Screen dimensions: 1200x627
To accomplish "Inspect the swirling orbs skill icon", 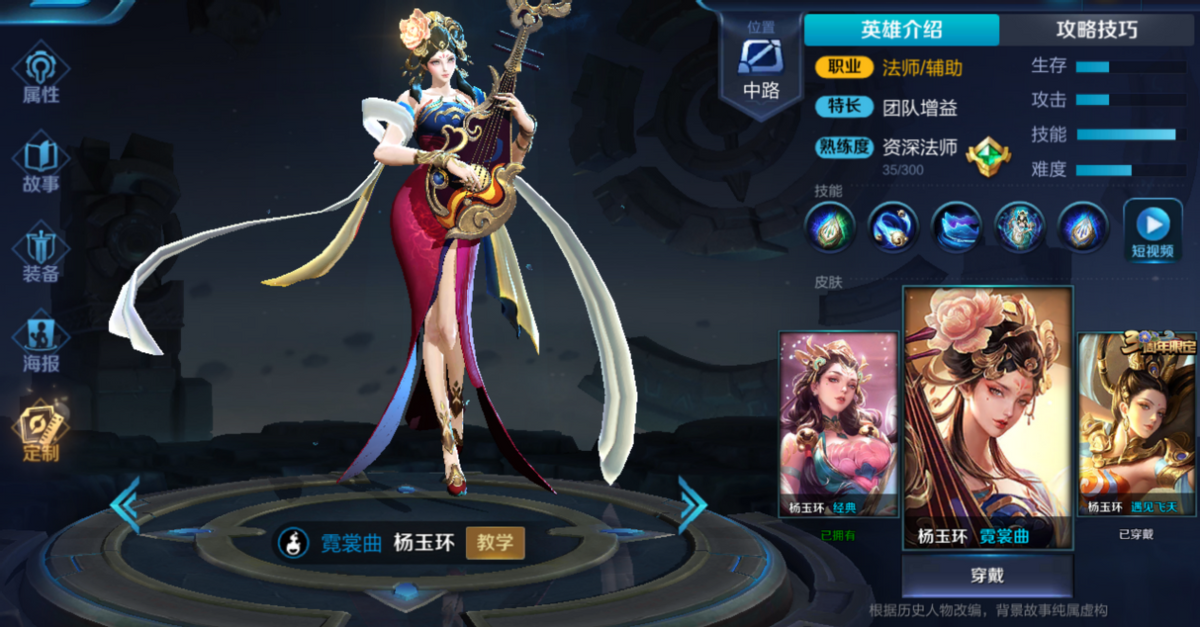I will pos(892,226).
